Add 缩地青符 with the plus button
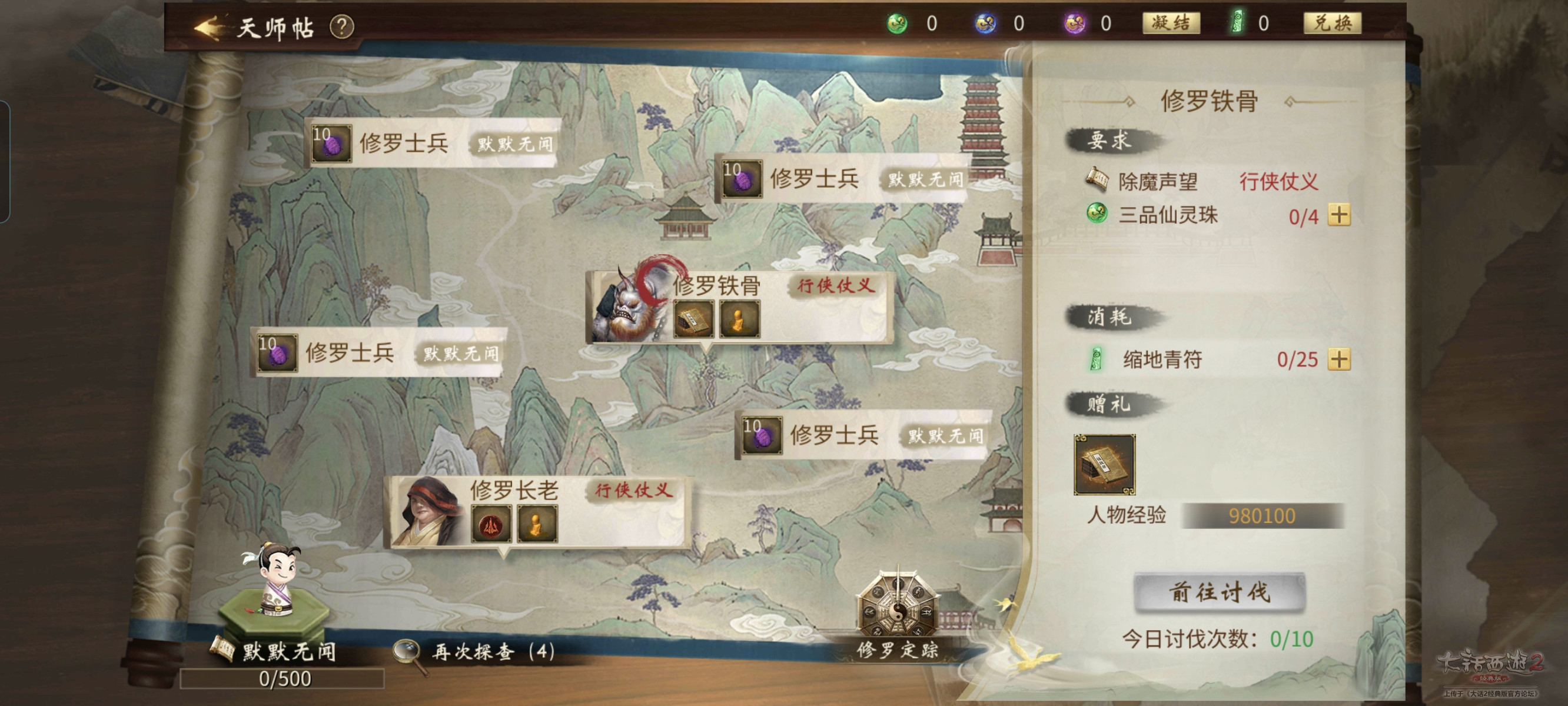 1338,359
